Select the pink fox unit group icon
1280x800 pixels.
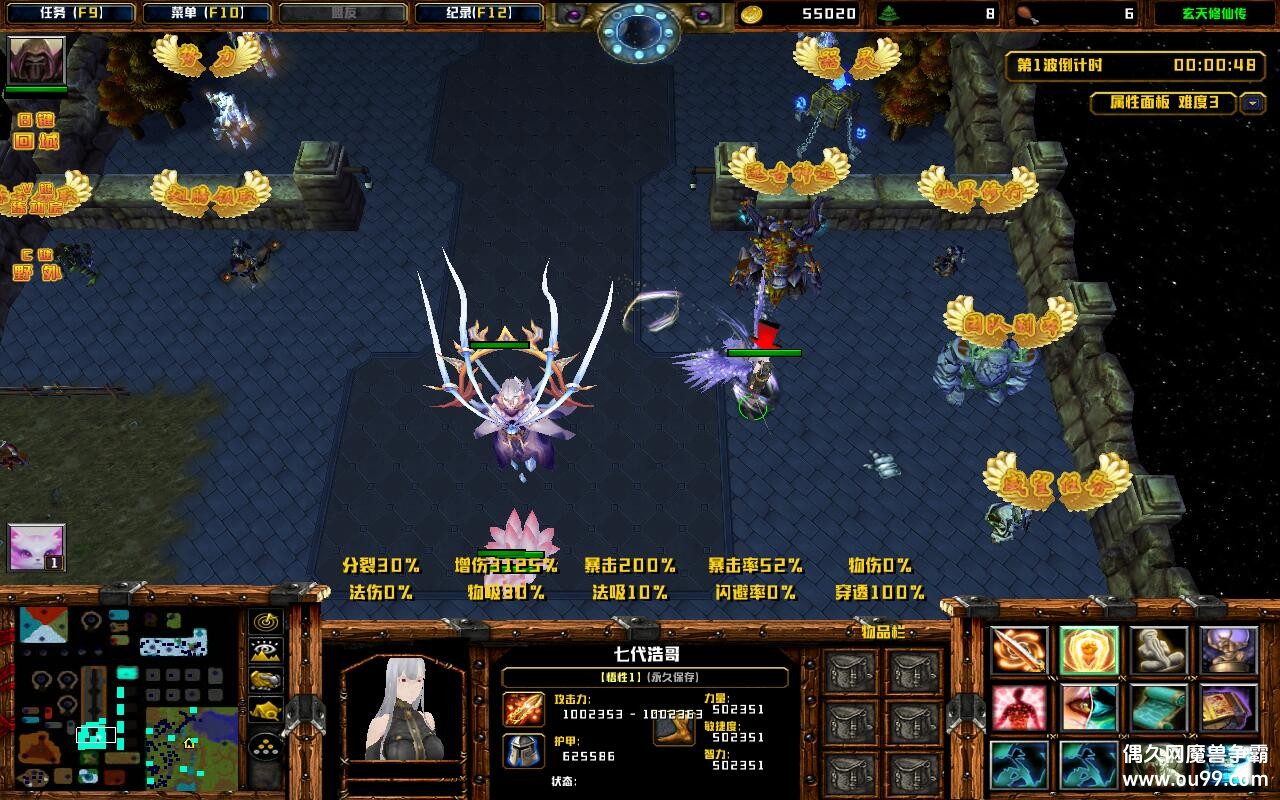coord(37,548)
